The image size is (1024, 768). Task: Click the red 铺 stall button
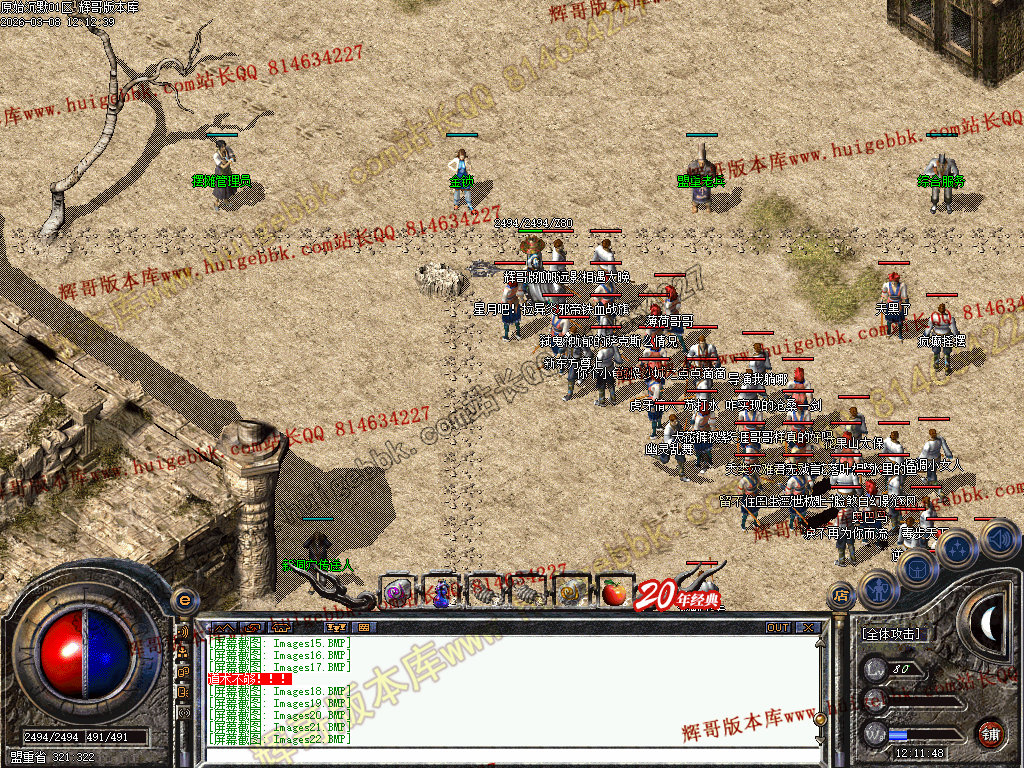pyautogui.click(x=990, y=732)
